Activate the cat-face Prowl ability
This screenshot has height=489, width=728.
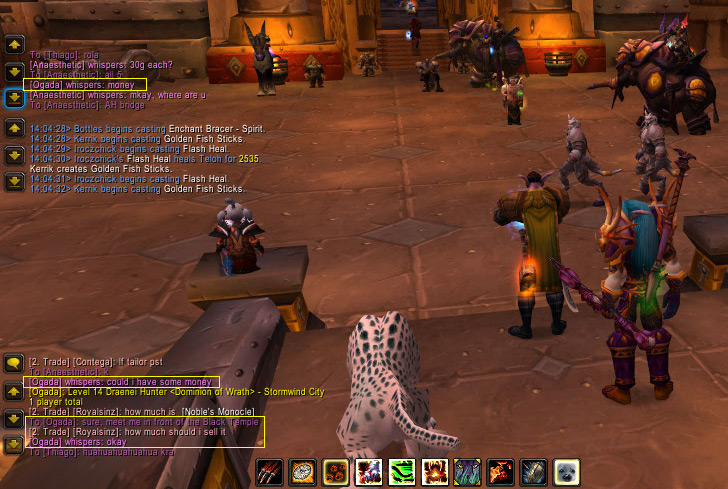468,472
